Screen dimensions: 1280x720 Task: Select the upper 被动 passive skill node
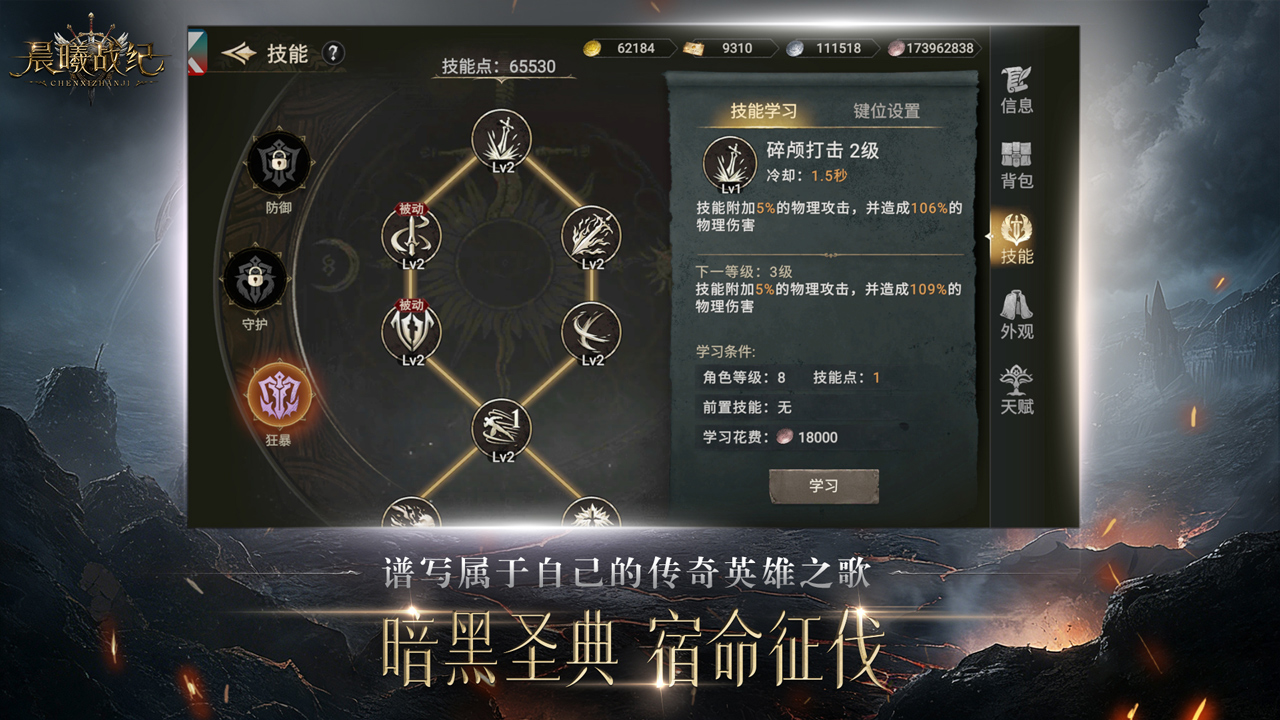point(411,236)
